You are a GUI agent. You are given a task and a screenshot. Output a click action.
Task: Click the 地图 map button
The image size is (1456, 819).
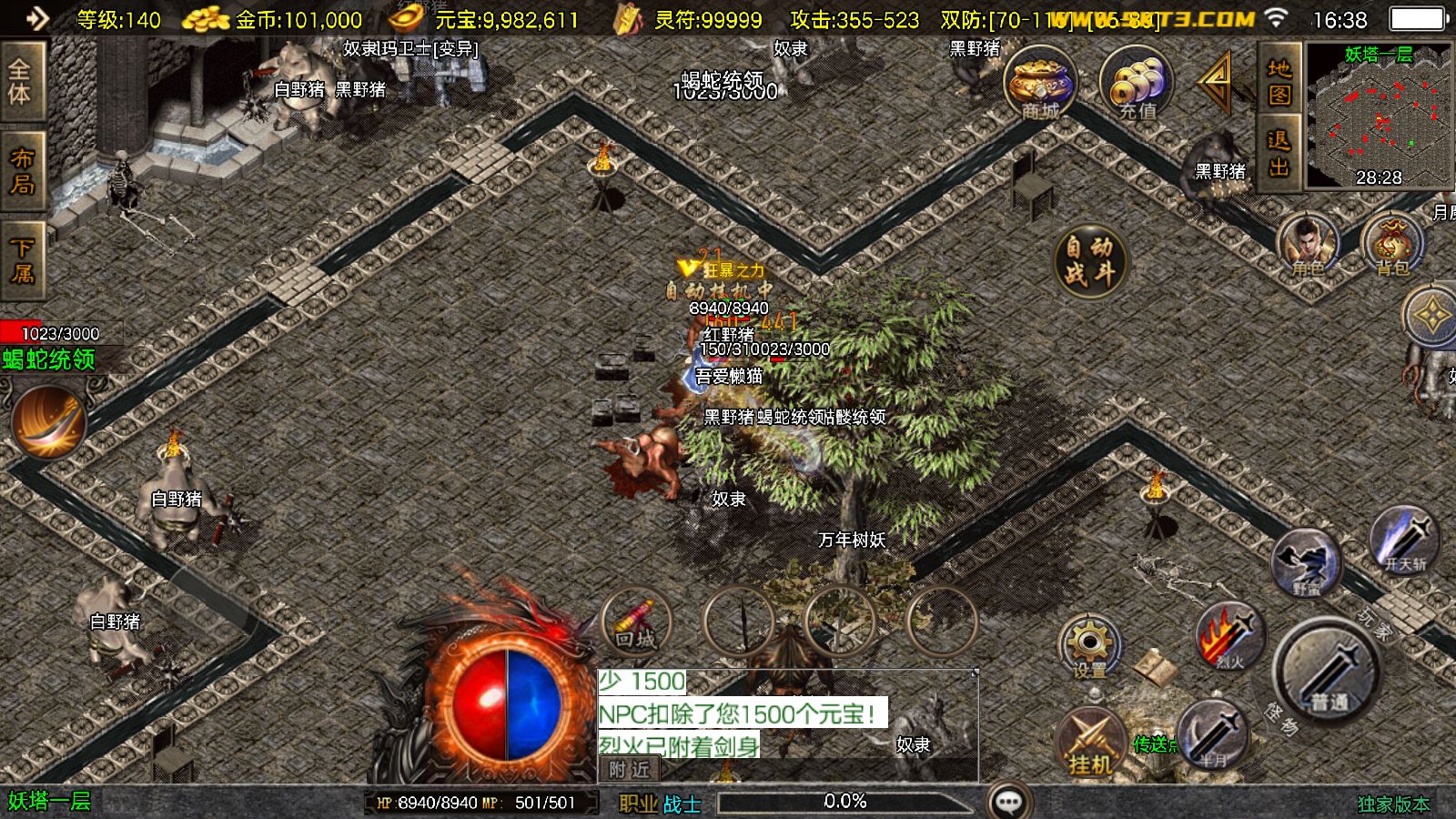pyautogui.click(x=1279, y=82)
